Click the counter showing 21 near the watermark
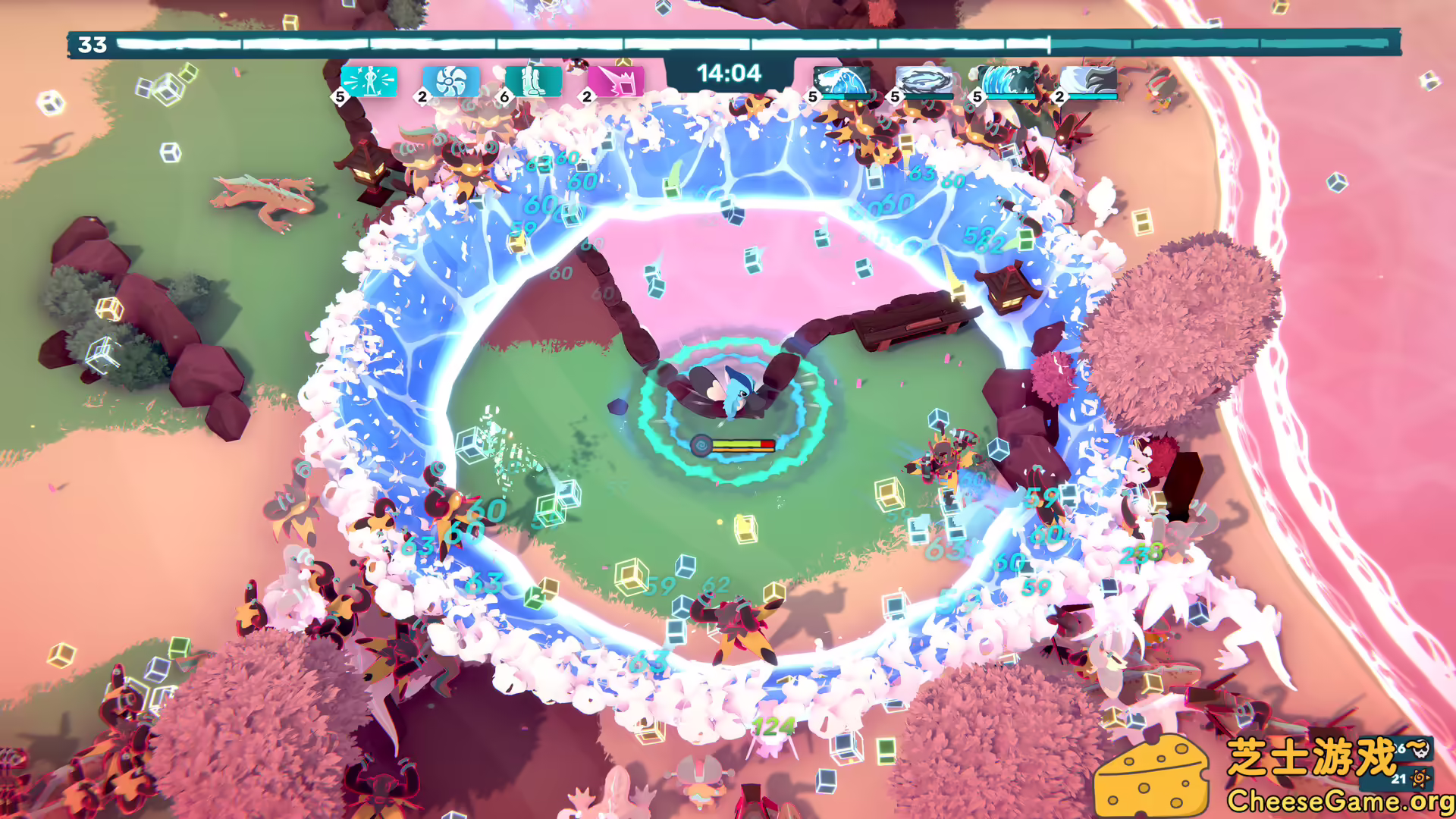This screenshot has width=1456, height=819. click(x=1399, y=779)
